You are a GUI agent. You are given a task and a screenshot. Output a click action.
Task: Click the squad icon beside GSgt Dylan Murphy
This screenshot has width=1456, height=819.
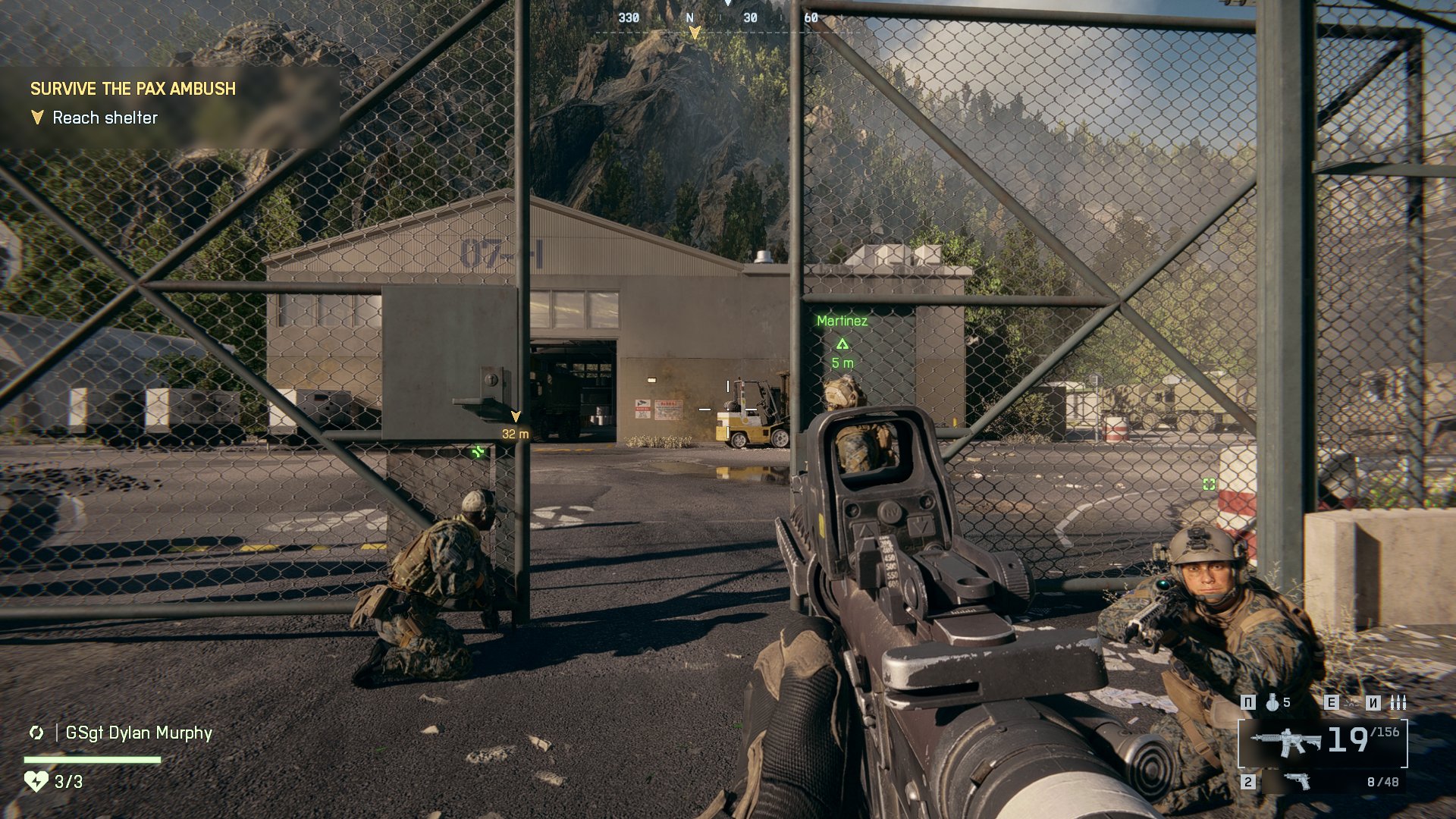tap(36, 733)
